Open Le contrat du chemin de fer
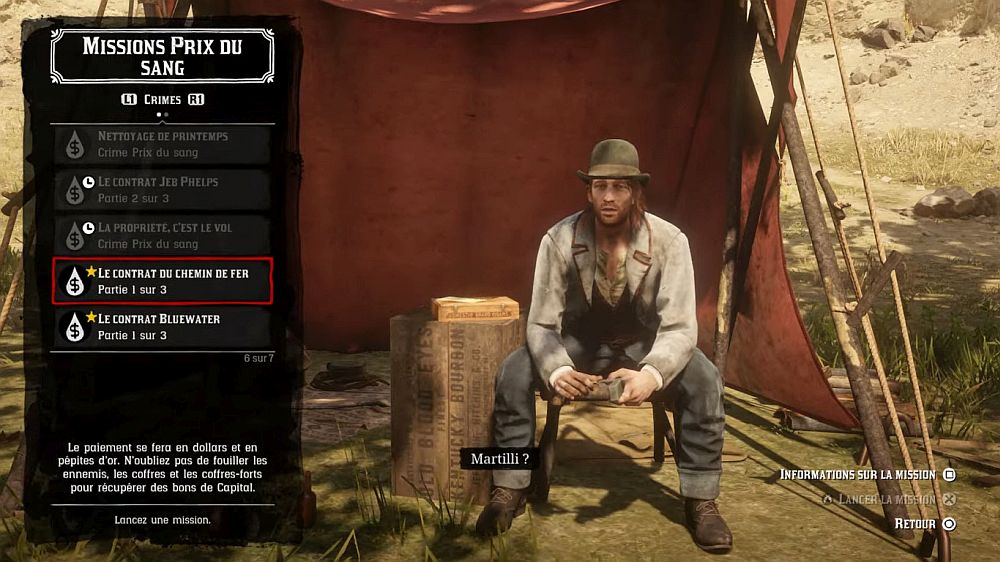Image resolution: width=1000 pixels, height=562 pixels. pos(162,281)
